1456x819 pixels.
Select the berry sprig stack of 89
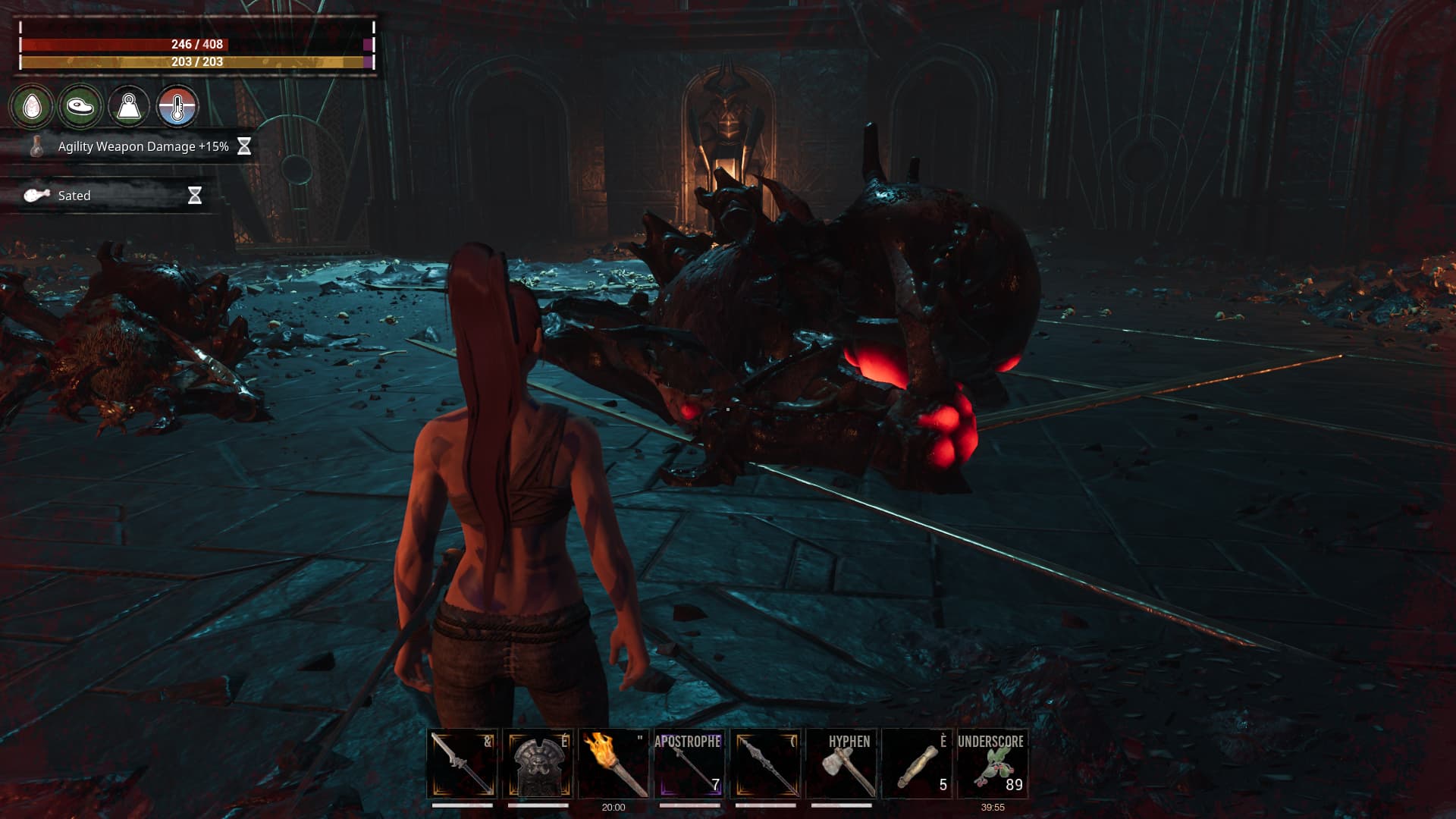click(x=993, y=764)
